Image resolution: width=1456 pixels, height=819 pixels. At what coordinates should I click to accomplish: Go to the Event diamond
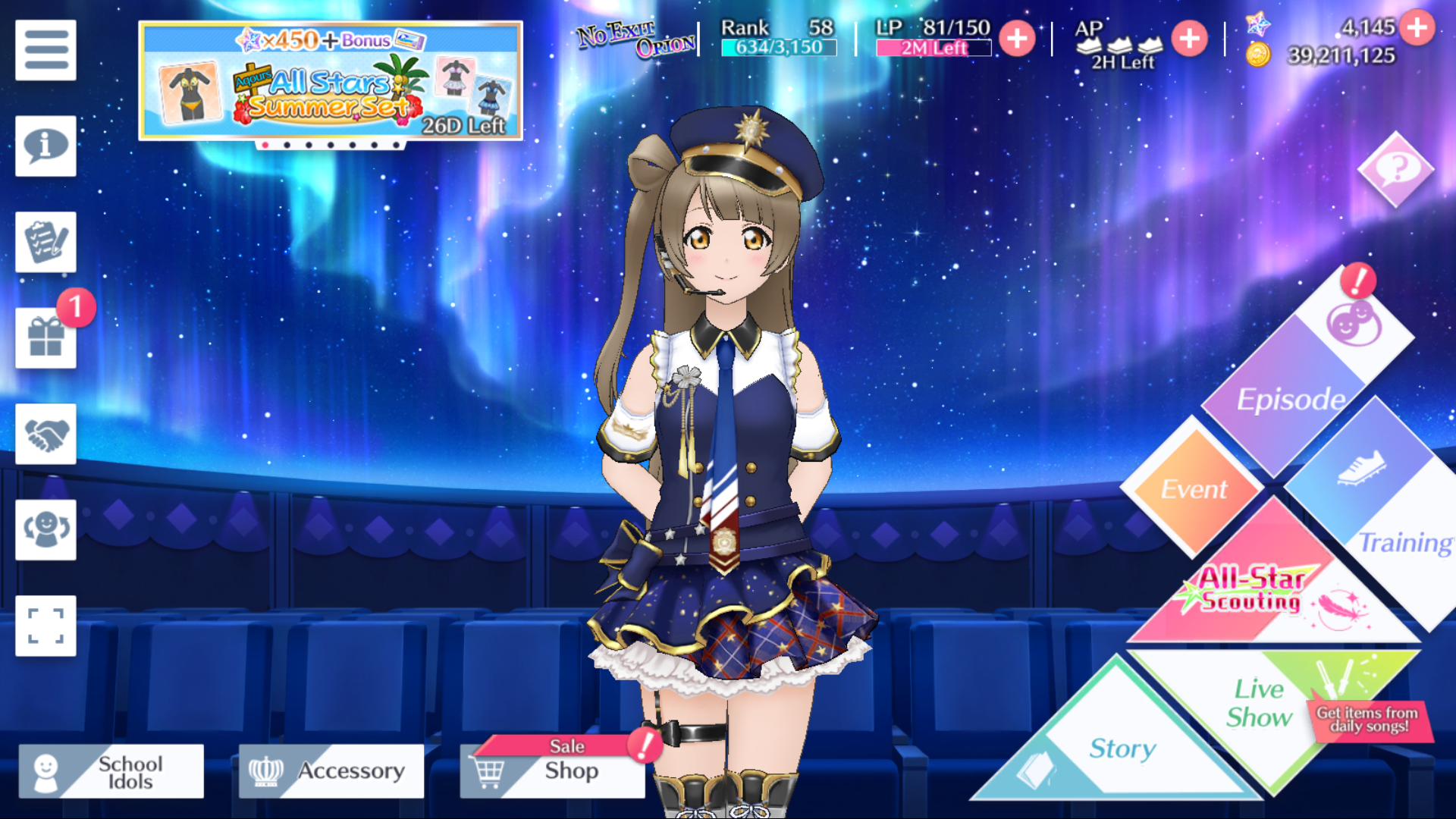tap(1194, 488)
